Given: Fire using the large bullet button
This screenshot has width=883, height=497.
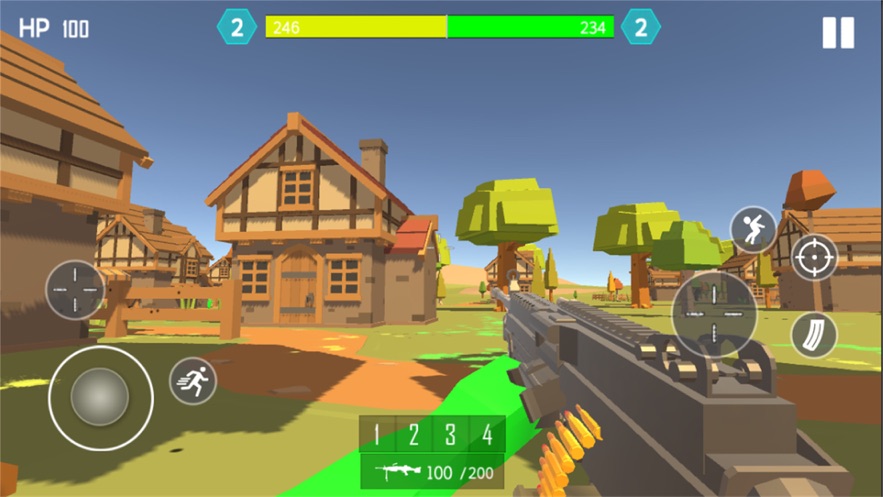Looking at the screenshot, I should [x=714, y=314].
